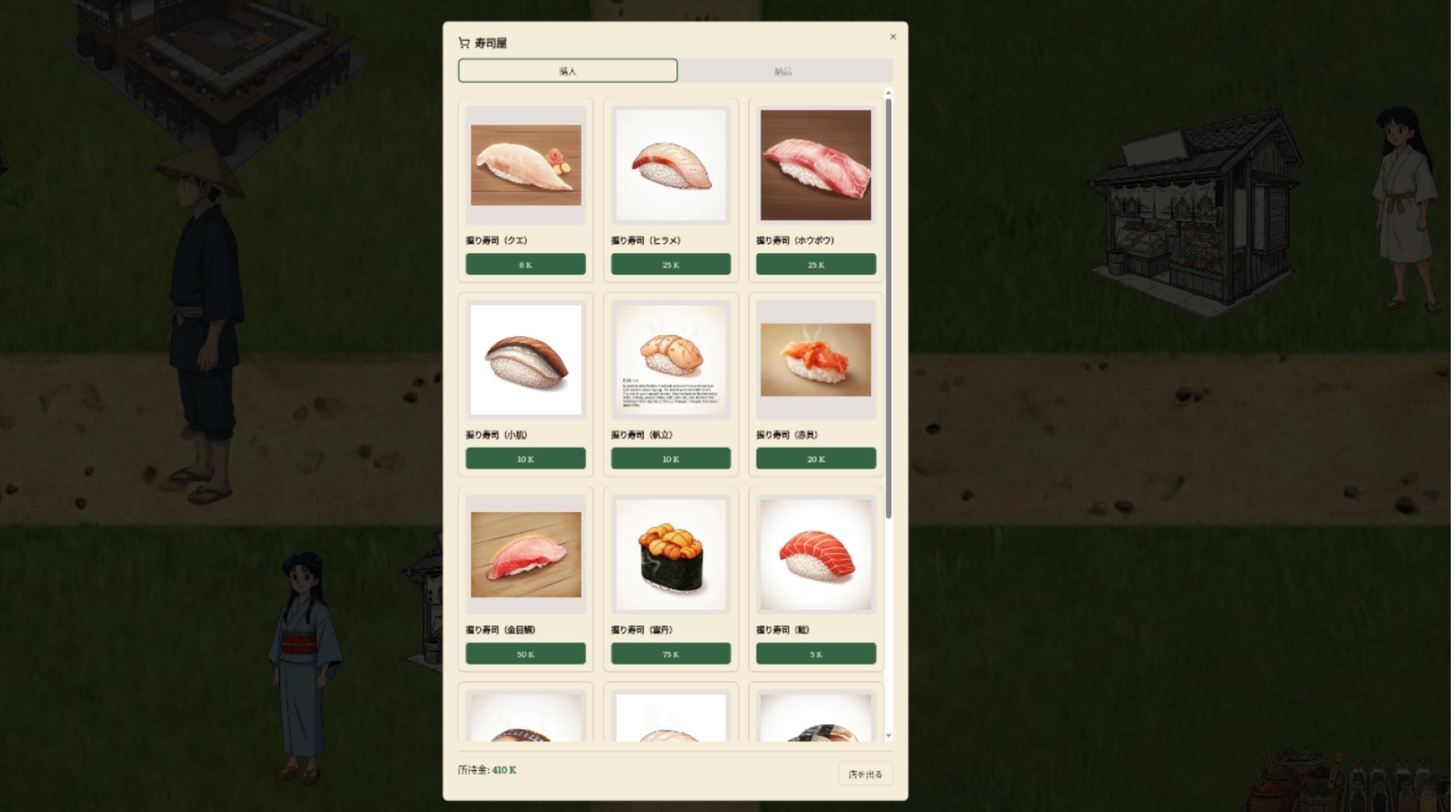Buy 握り寿司（鮭）for 5 K
Screen dimensions: 1456x812
coord(815,654)
